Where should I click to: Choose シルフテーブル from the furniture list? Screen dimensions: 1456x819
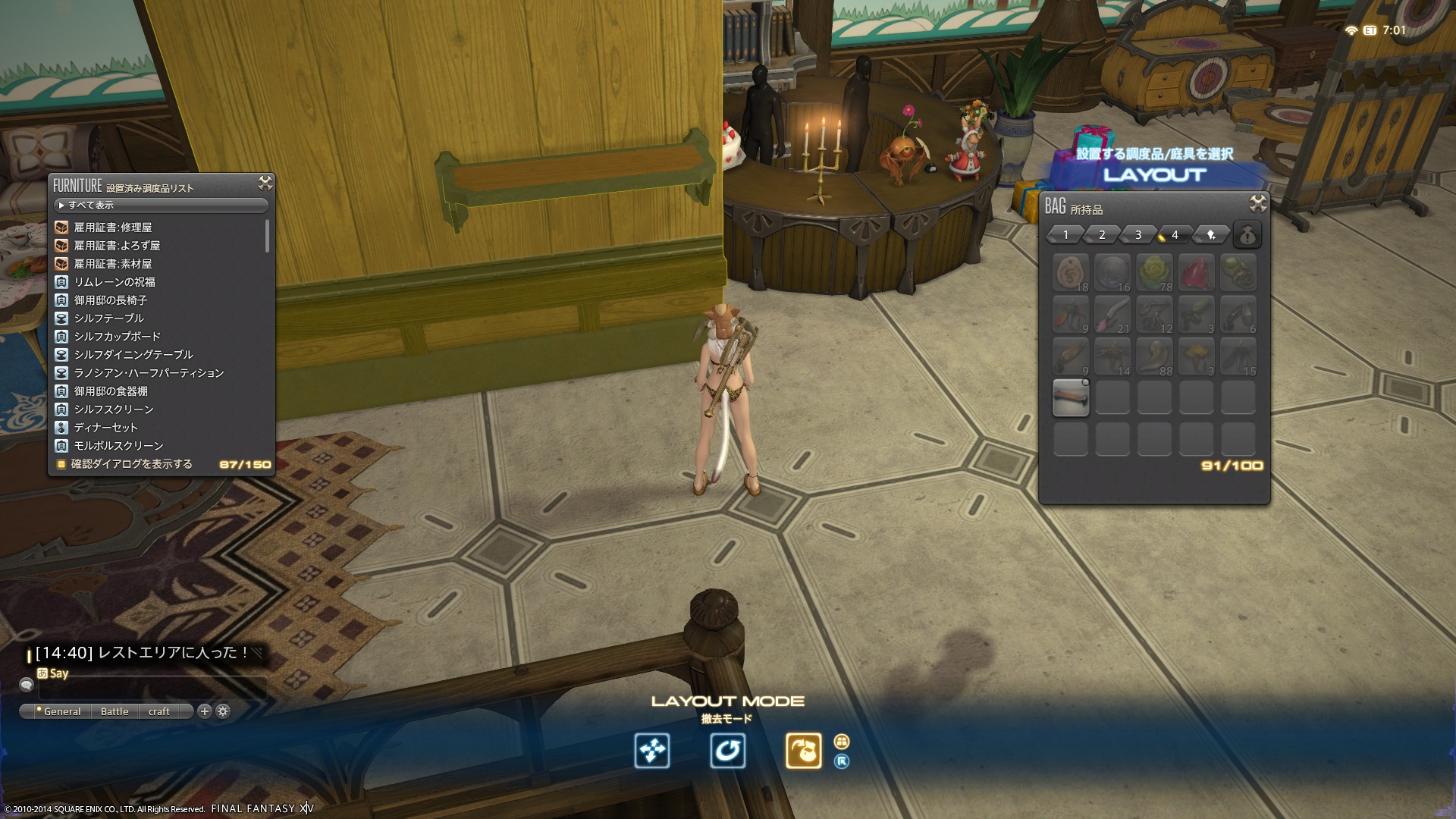click(x=108, y=318)
